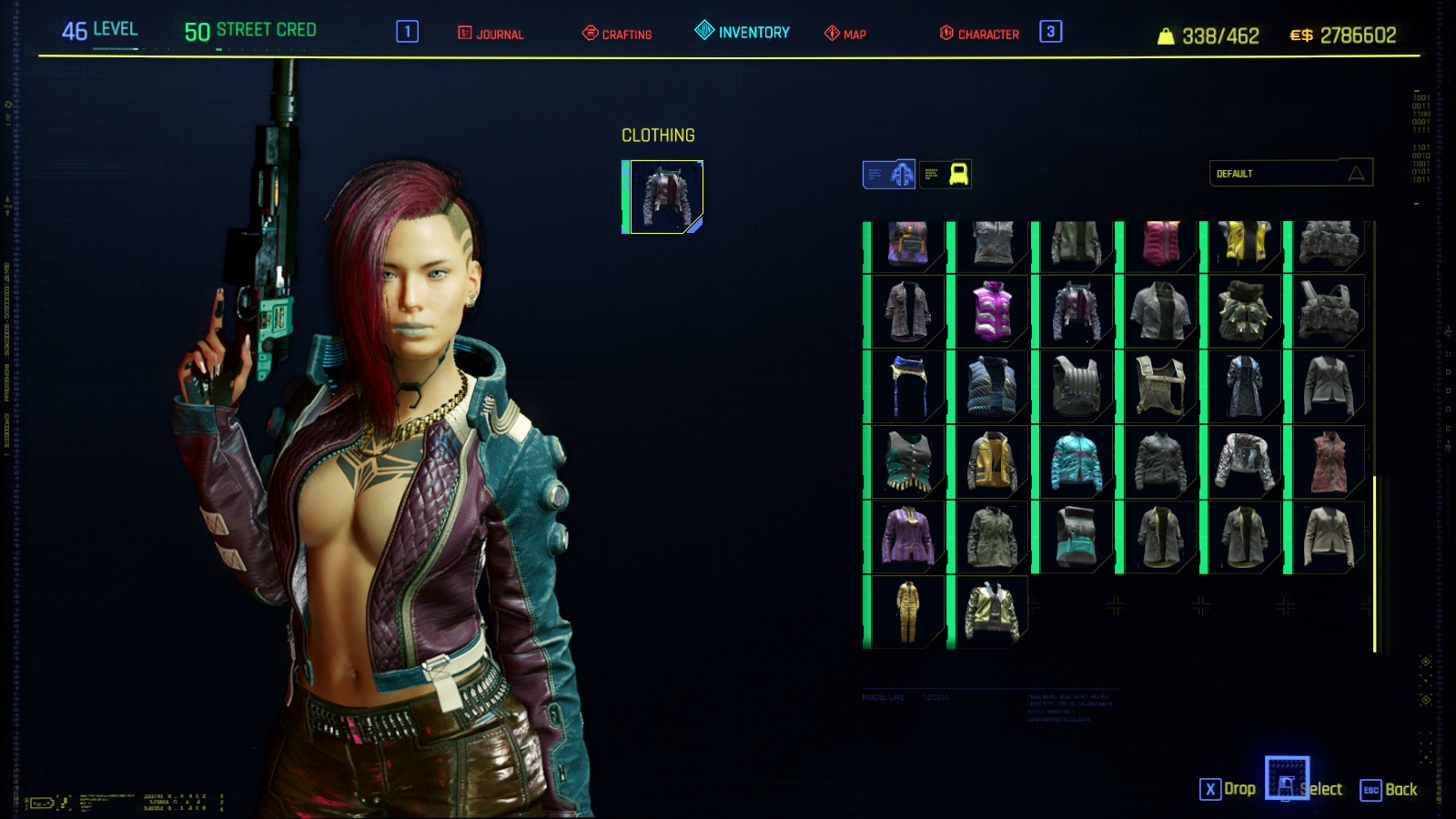Select the plaid flannel shirt
This screenshot has width=1456, height=819.
pos(907,311)
